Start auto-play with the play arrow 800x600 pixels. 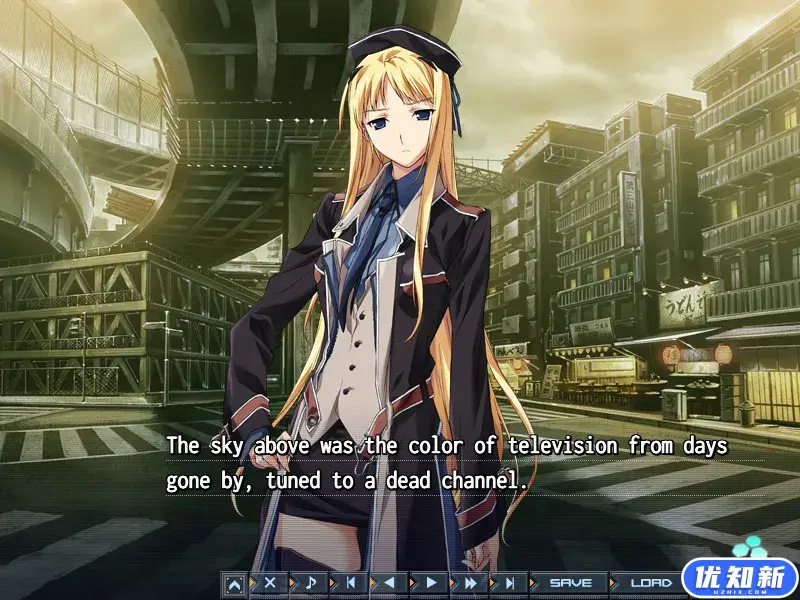coord(431,582)
